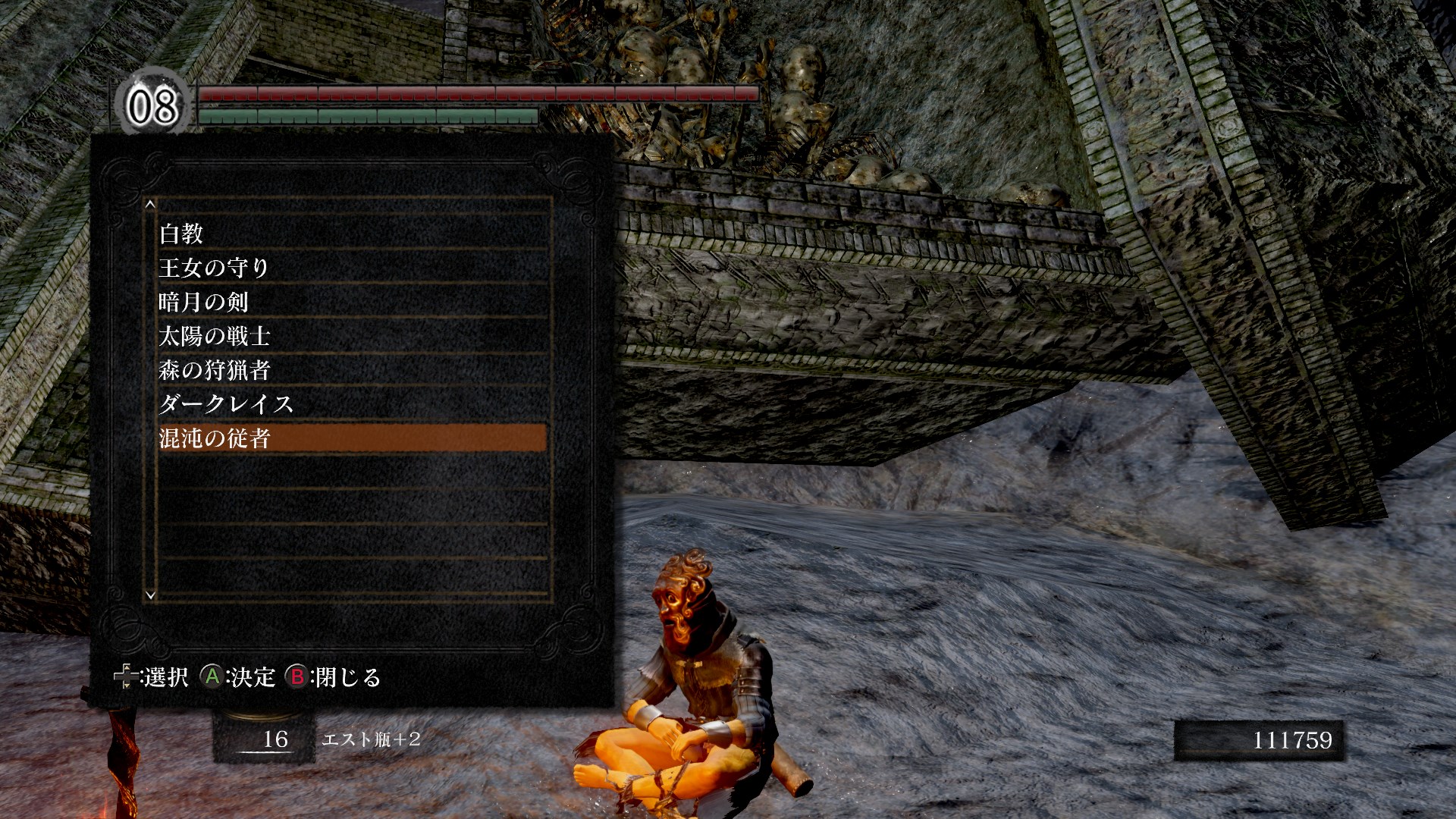Viewport: 1456px width, 819px height.
Task: Click the list's up scroll arrow
Action: 150,204
